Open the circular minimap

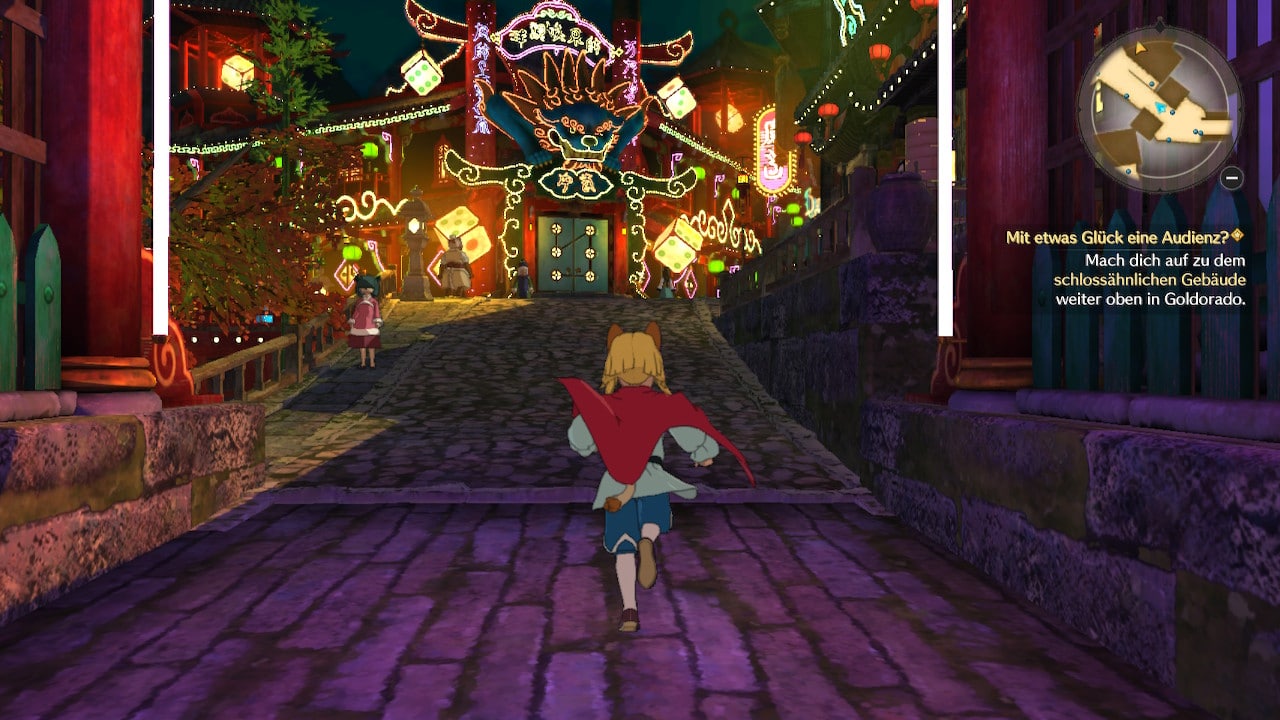tap(1158, 108)
